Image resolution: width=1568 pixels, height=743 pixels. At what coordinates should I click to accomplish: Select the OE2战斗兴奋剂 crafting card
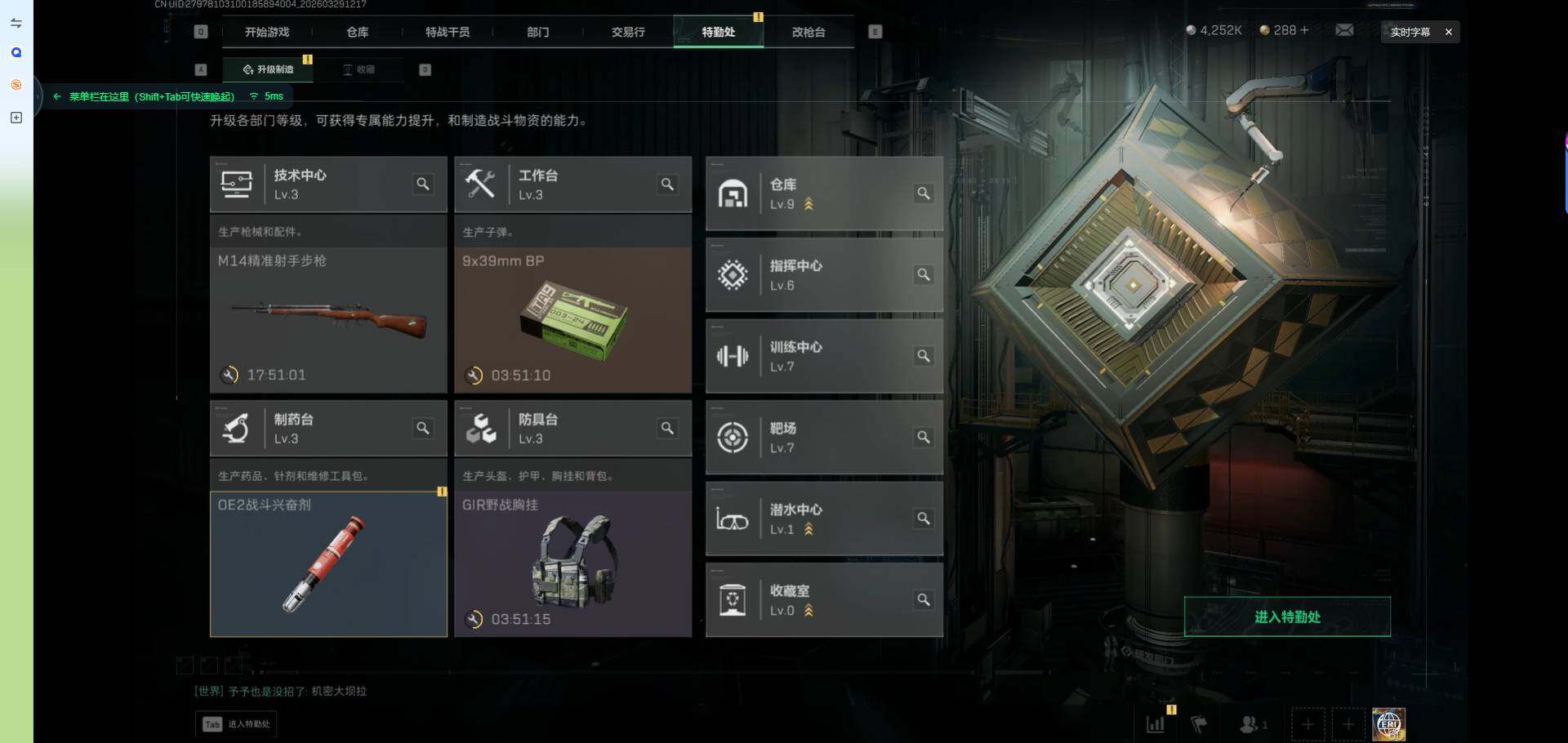pos(328,563)
